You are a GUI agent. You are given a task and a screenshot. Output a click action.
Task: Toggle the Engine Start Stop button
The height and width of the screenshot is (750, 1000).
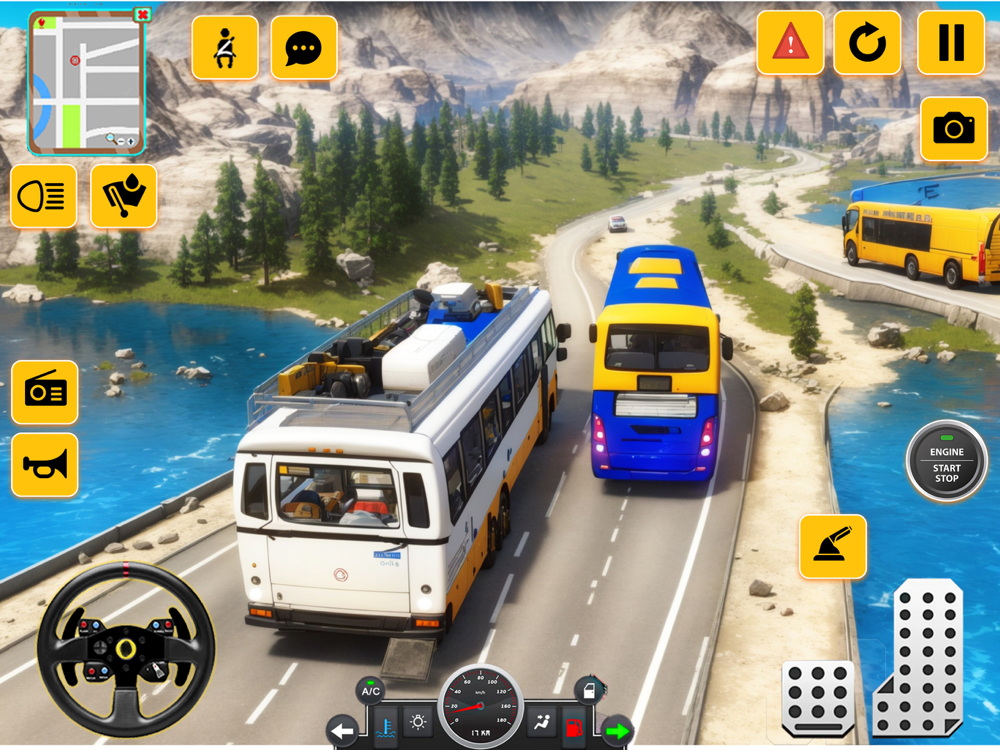[946, 461]
